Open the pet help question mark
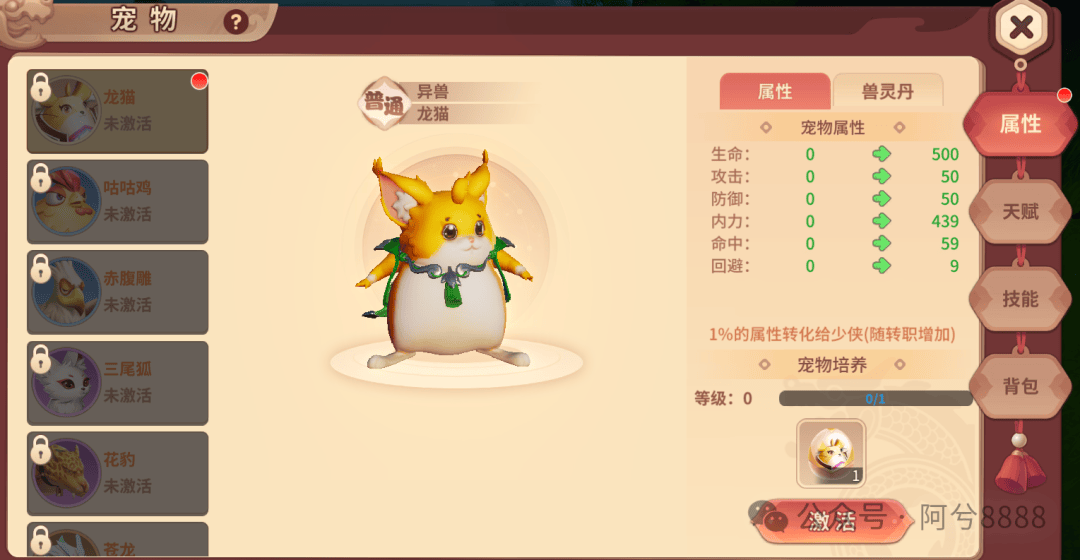The height and width of the screenshot is (560, 1080). (236, 21)
